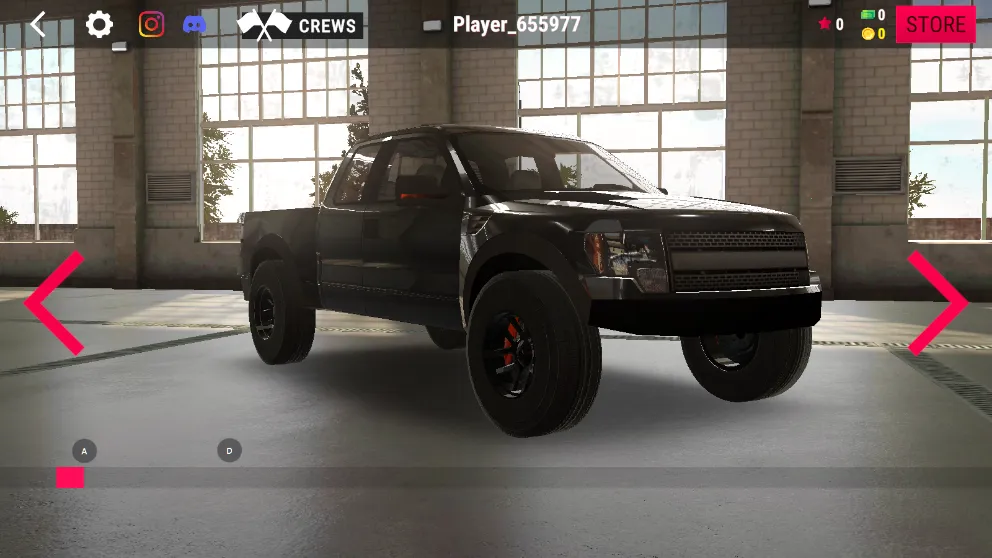
Task: Open the Store
Action: [x=935, y=25]
